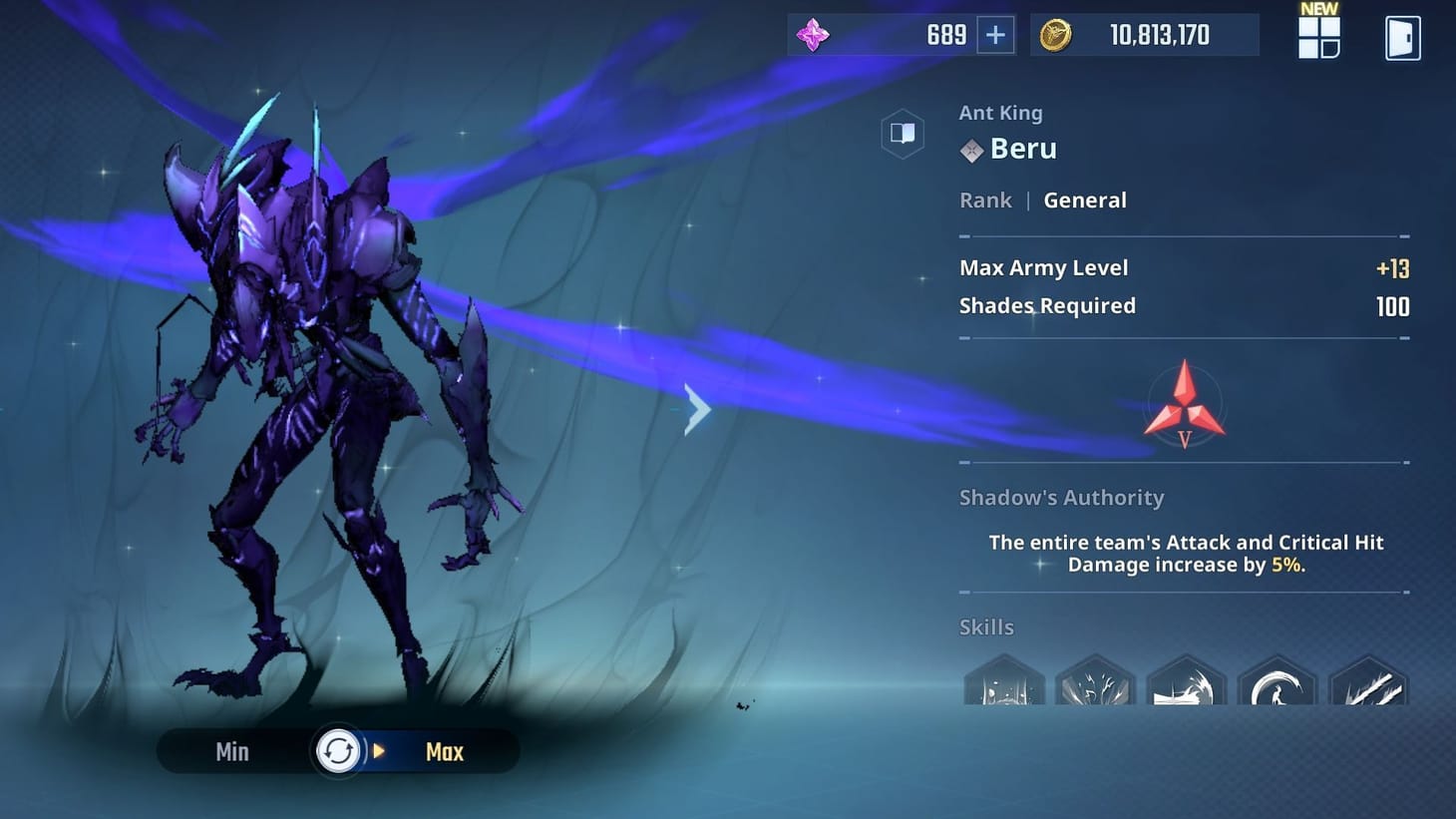The width and height of the screenshot is (1456, 819).
Task: Advance to the next shadow with the right arrow
Action: 697,409
